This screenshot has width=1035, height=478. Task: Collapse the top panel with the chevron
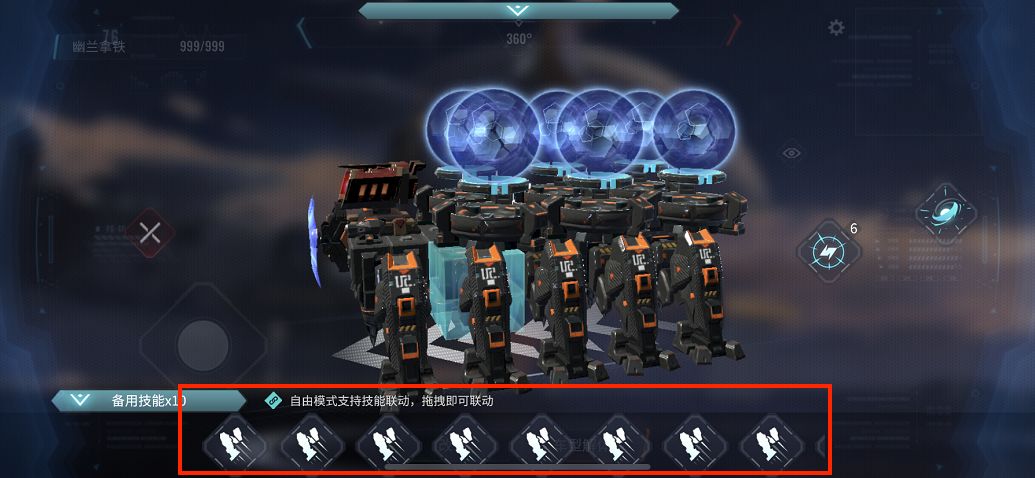point(518,10)
